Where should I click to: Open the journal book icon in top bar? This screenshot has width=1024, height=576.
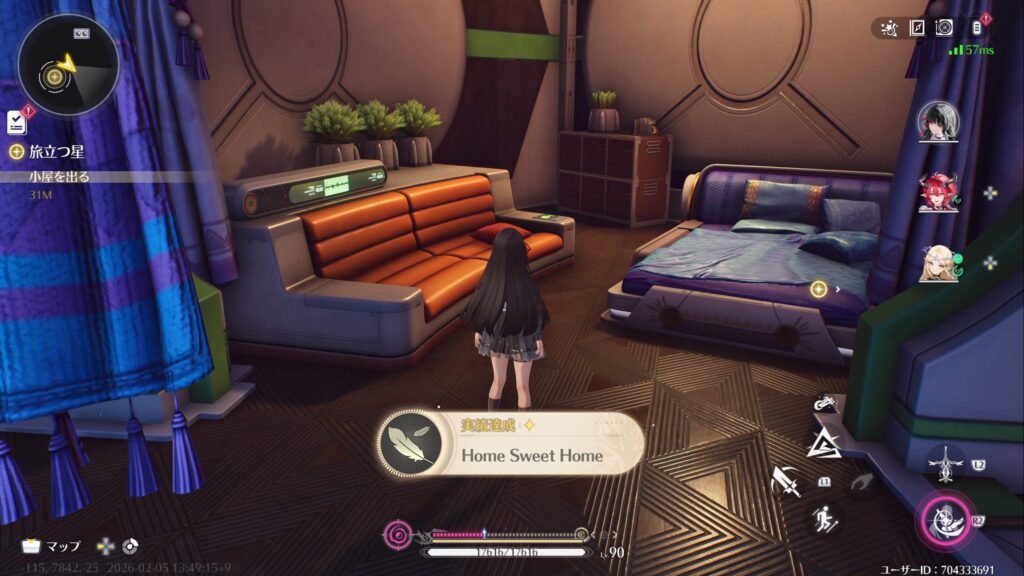coord(916,28)
